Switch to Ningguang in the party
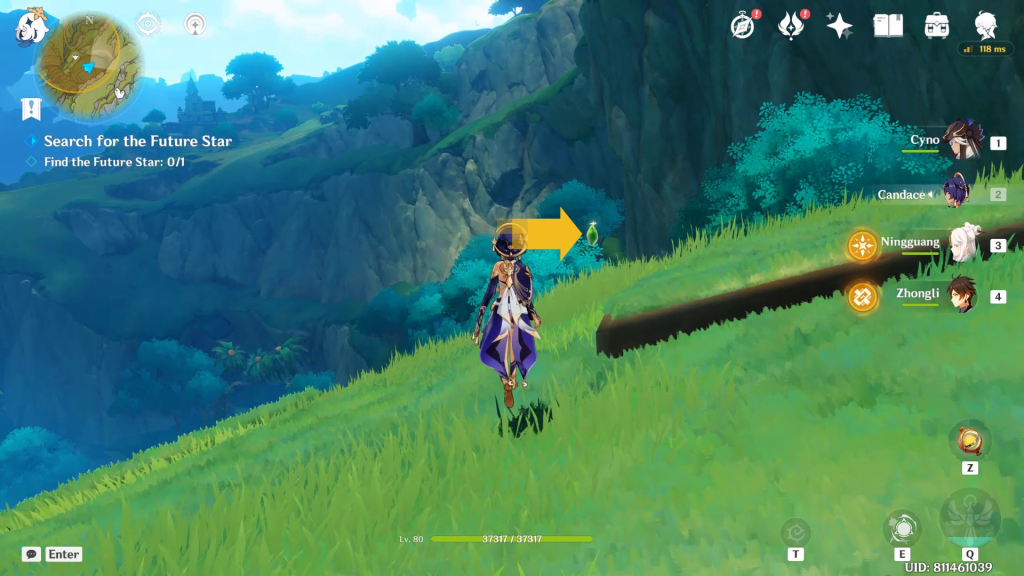The image size is (1024, 576). (962, 245)
